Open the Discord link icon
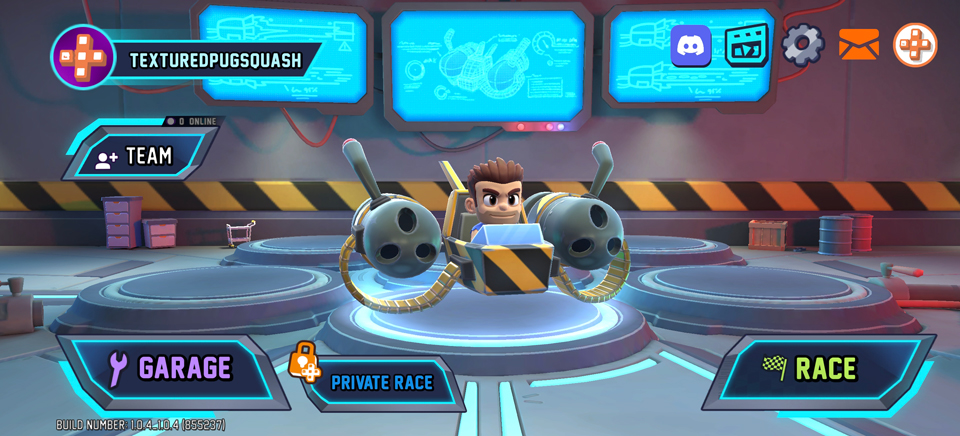The width and height of the screenshot is (960, 436). pos(691,46)
